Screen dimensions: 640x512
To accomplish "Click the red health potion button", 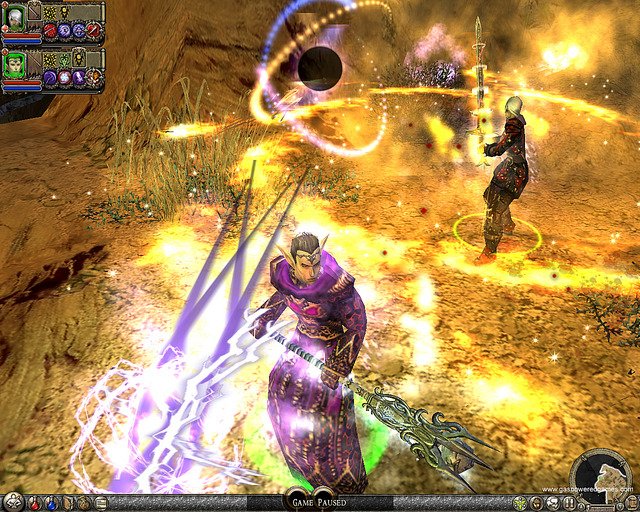I will click(x=34, y=503).
